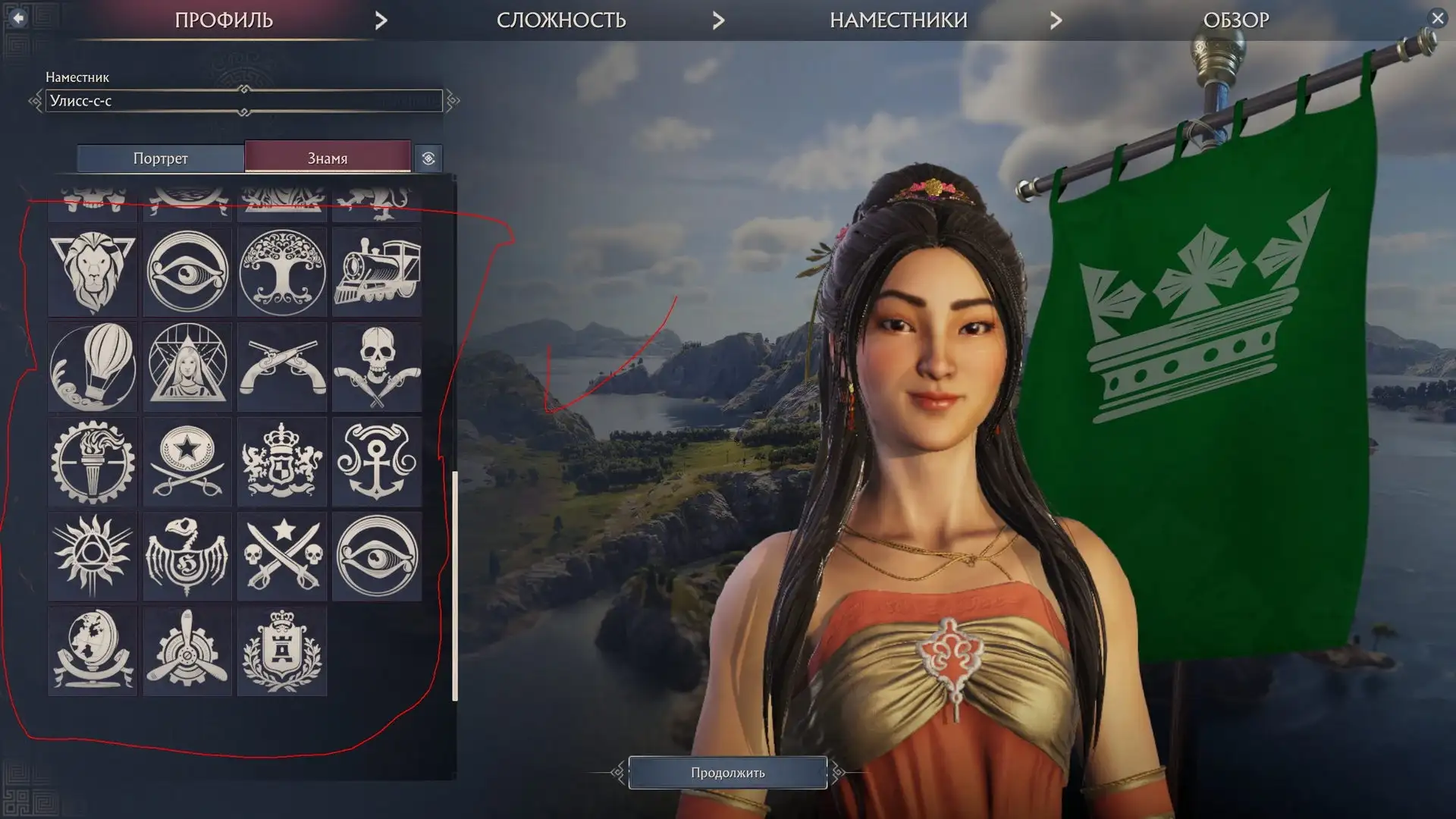Image resolution: width=1456 pixels, height=819 pixels.
Task: Click the Продолжить button
Action: [727, 773]
